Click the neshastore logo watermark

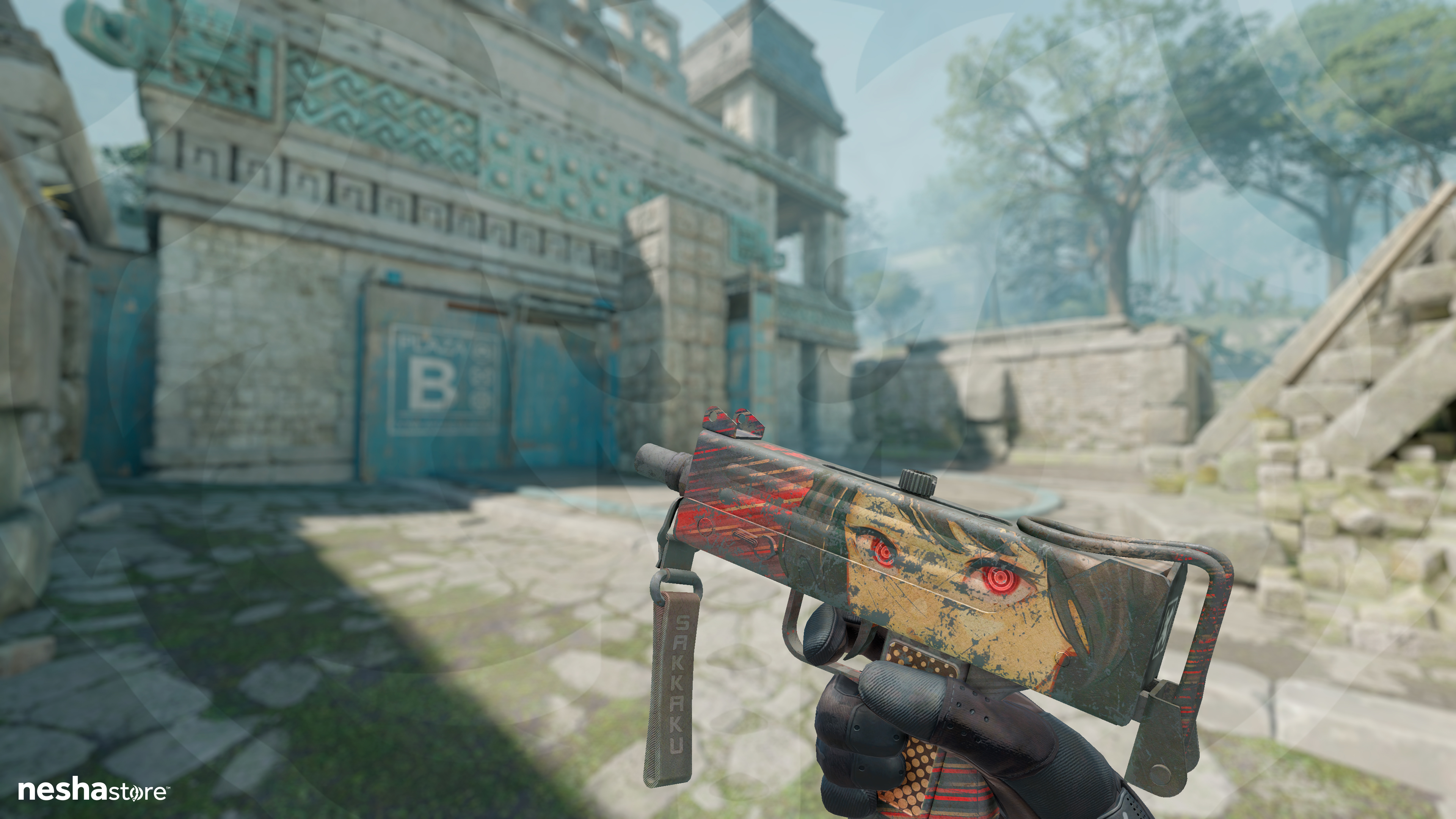93,790
